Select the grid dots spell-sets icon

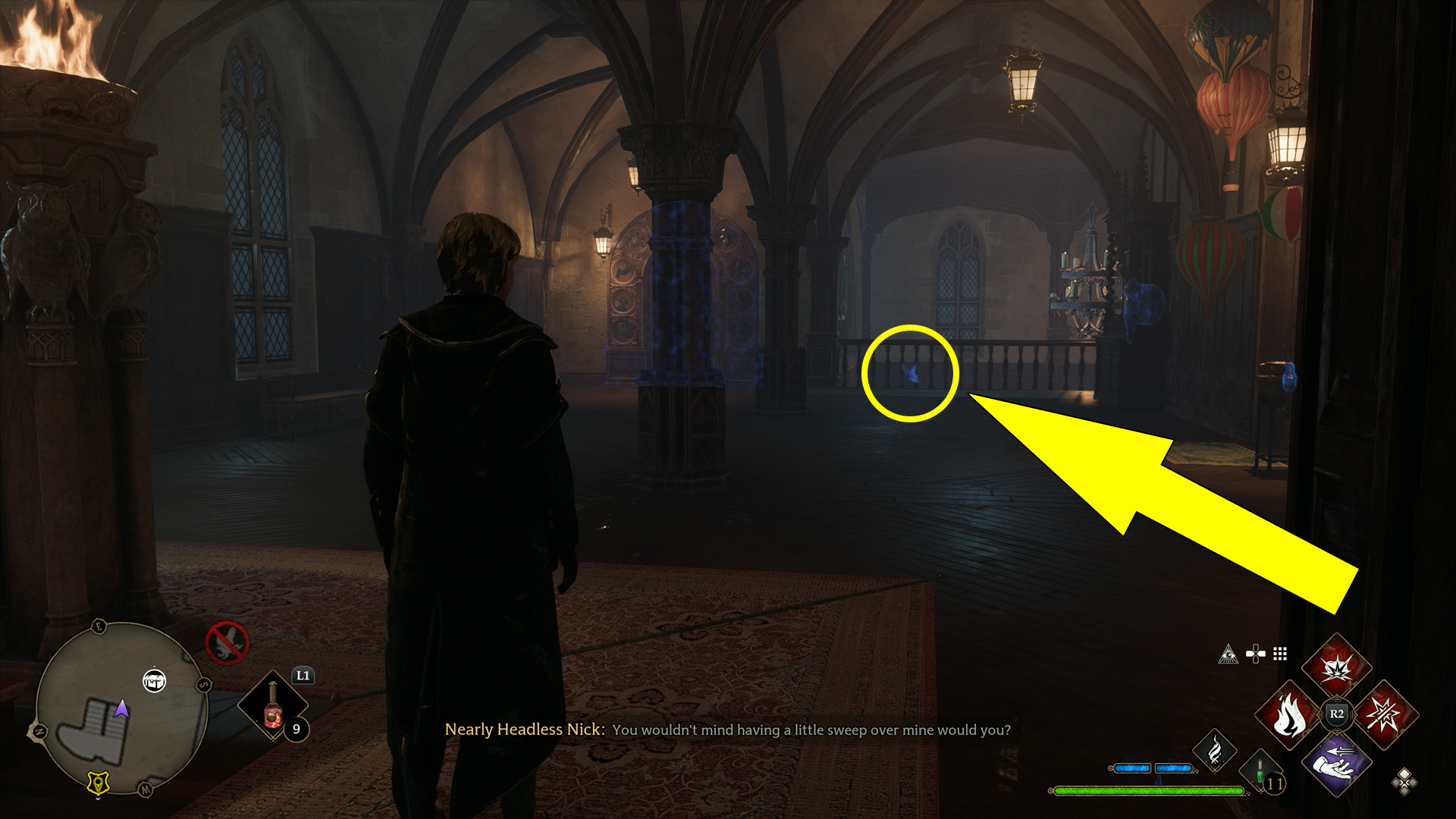coord(1280,654)
